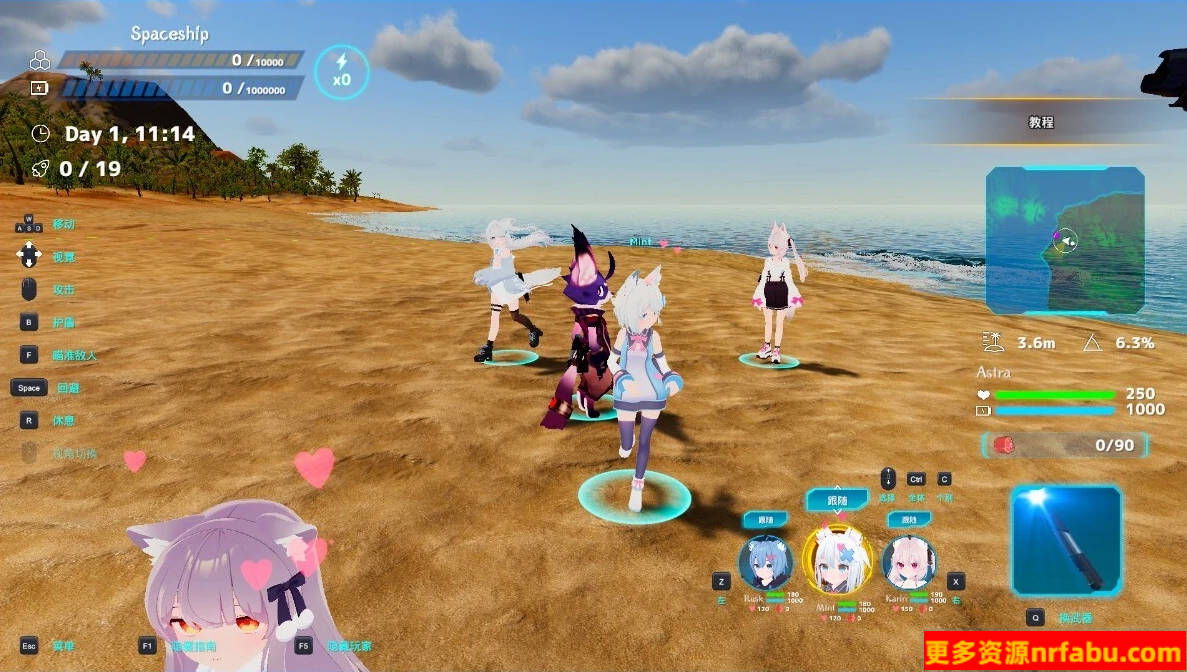
Task: Select Karin's party portrait
Action: pos(908,562)
